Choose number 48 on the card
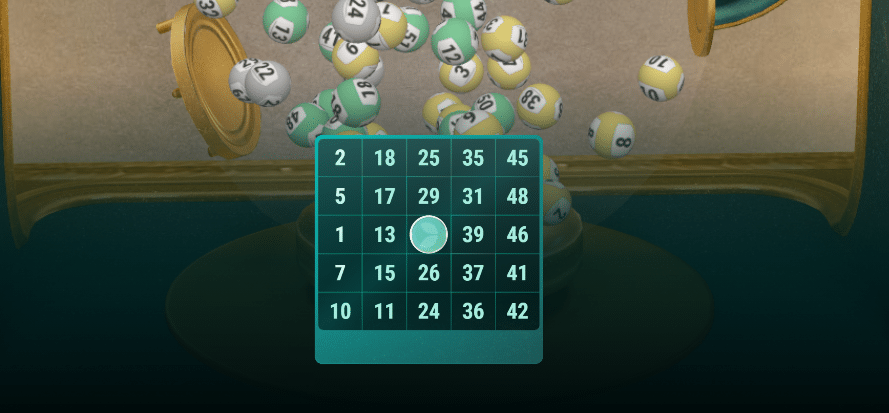This screenshot has width=889, height=413. (x=517, y=196)
